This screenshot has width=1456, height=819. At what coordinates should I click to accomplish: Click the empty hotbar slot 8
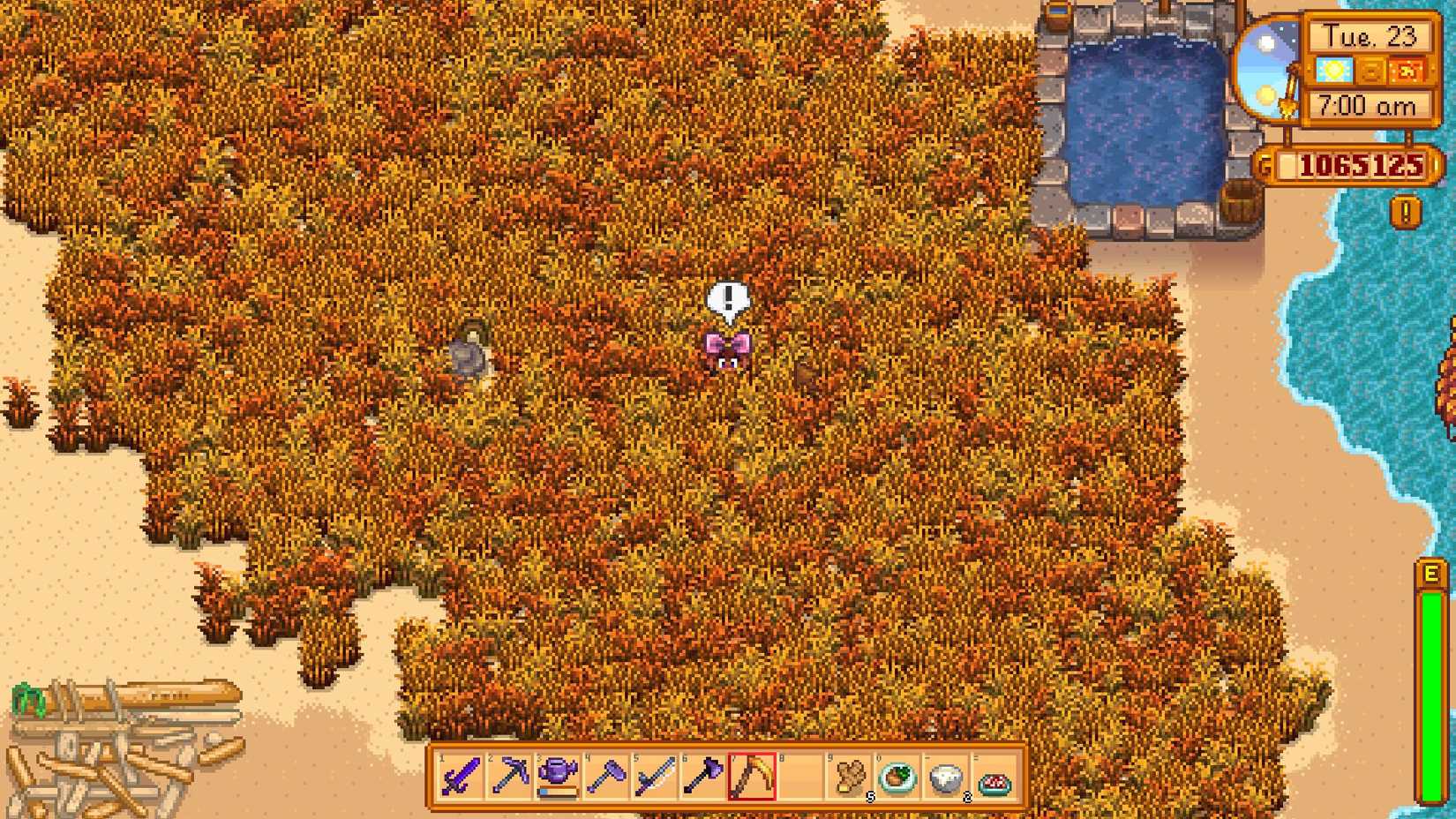pyautogui.click(x=801, y=776)
